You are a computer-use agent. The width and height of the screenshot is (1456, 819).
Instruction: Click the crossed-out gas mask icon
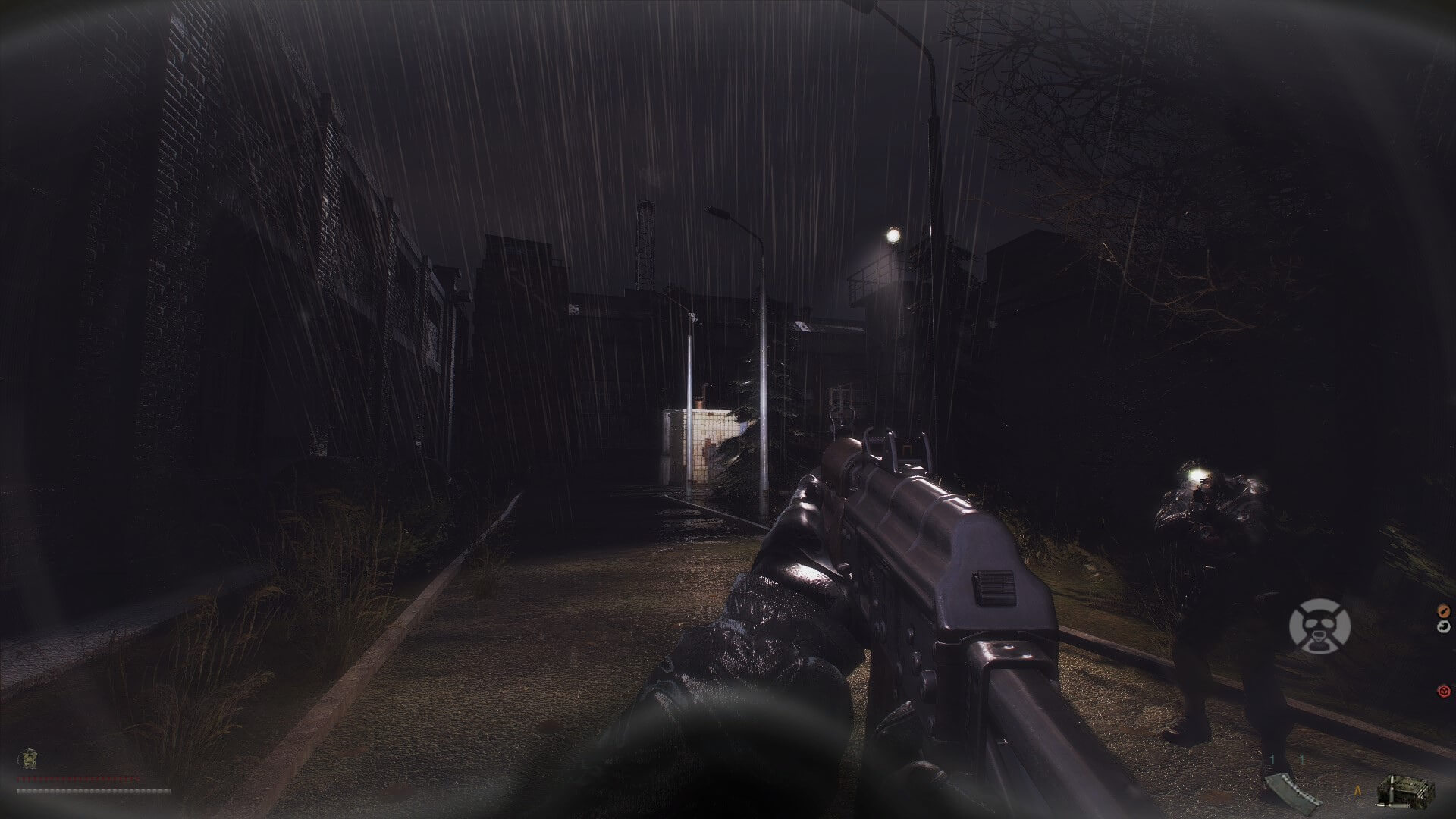(x=1319, y=626)
